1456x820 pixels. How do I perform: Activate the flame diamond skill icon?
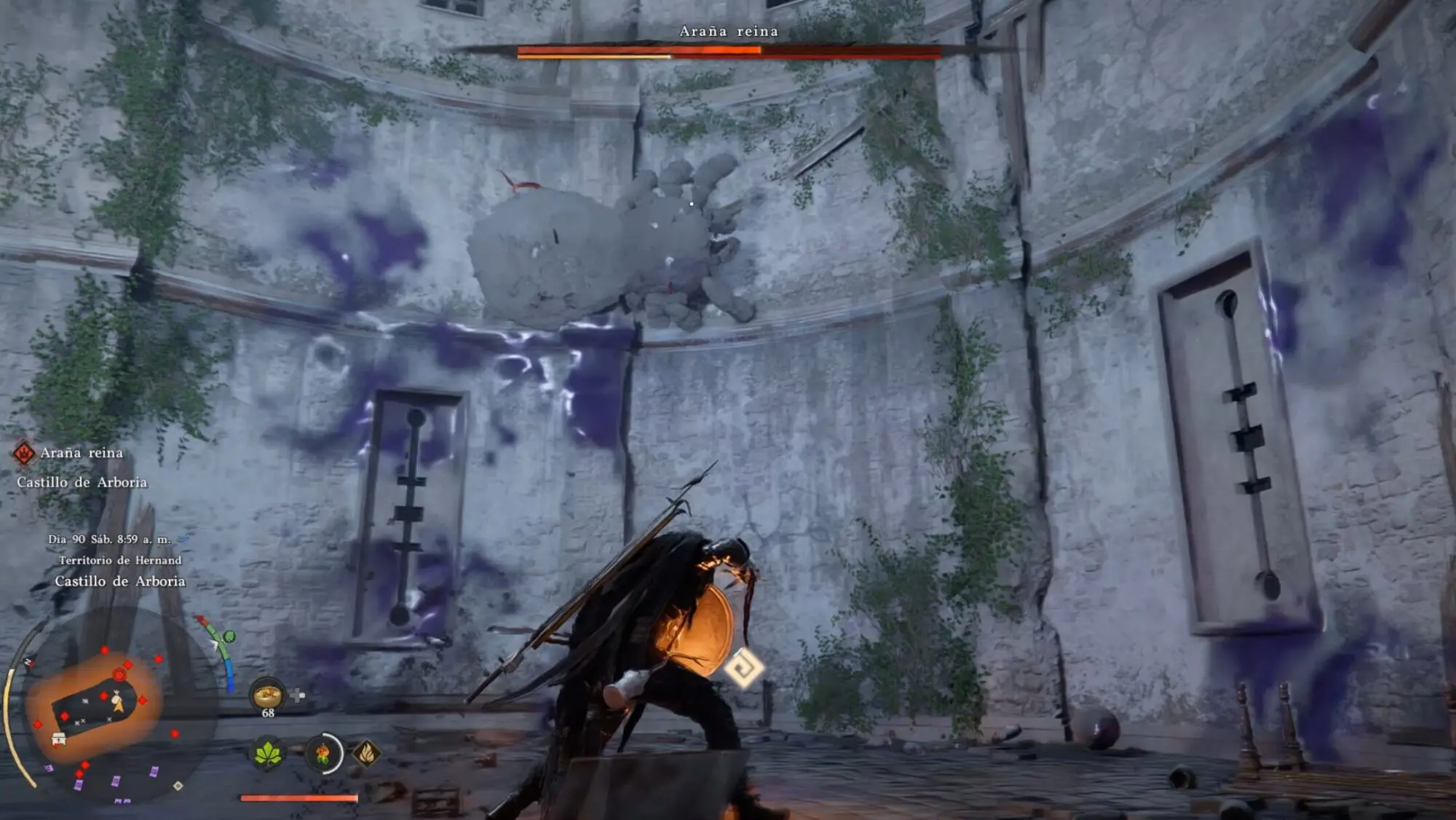tap(366, 753)
